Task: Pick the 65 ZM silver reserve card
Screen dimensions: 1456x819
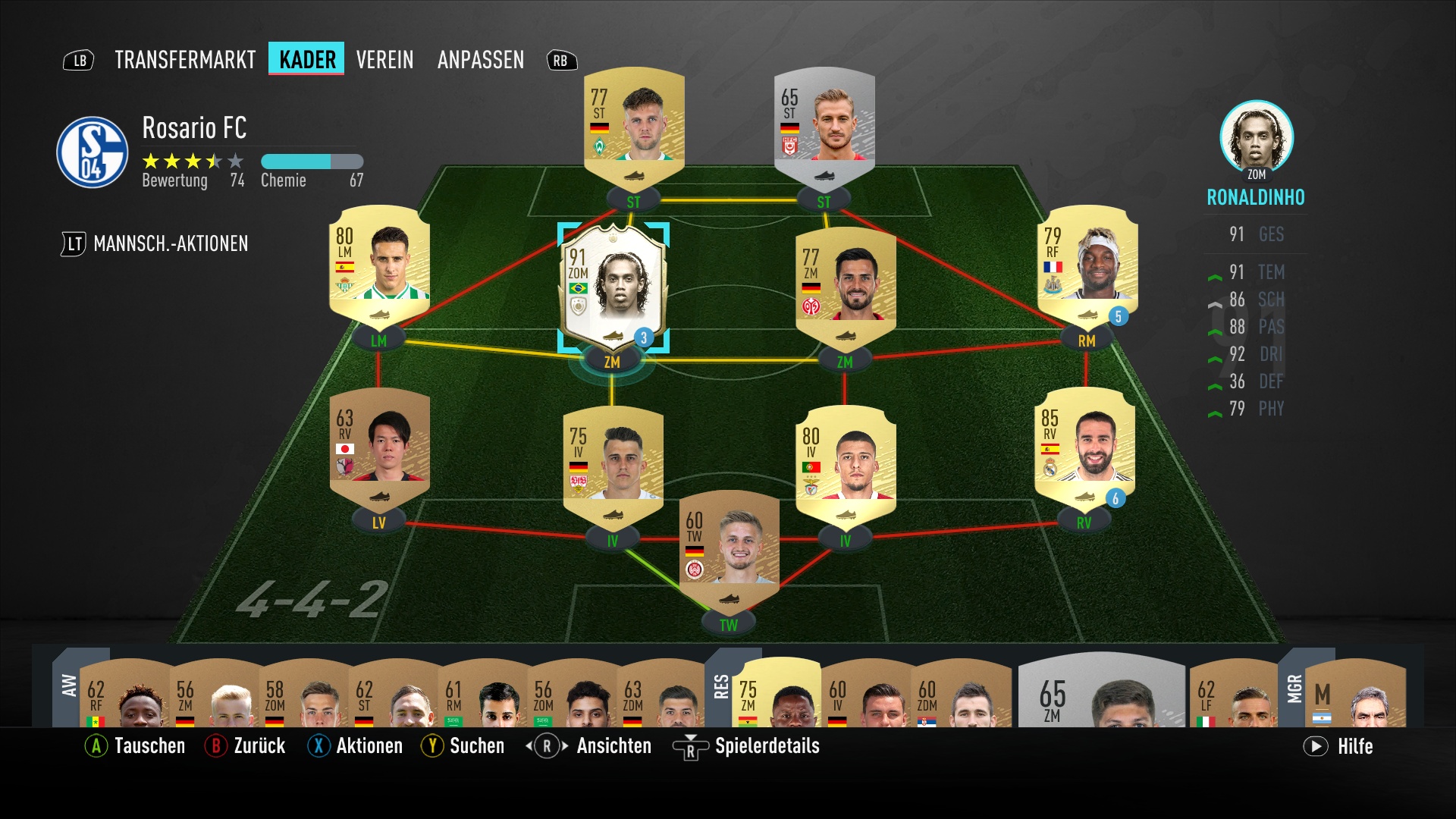Action: point(1101,693)
